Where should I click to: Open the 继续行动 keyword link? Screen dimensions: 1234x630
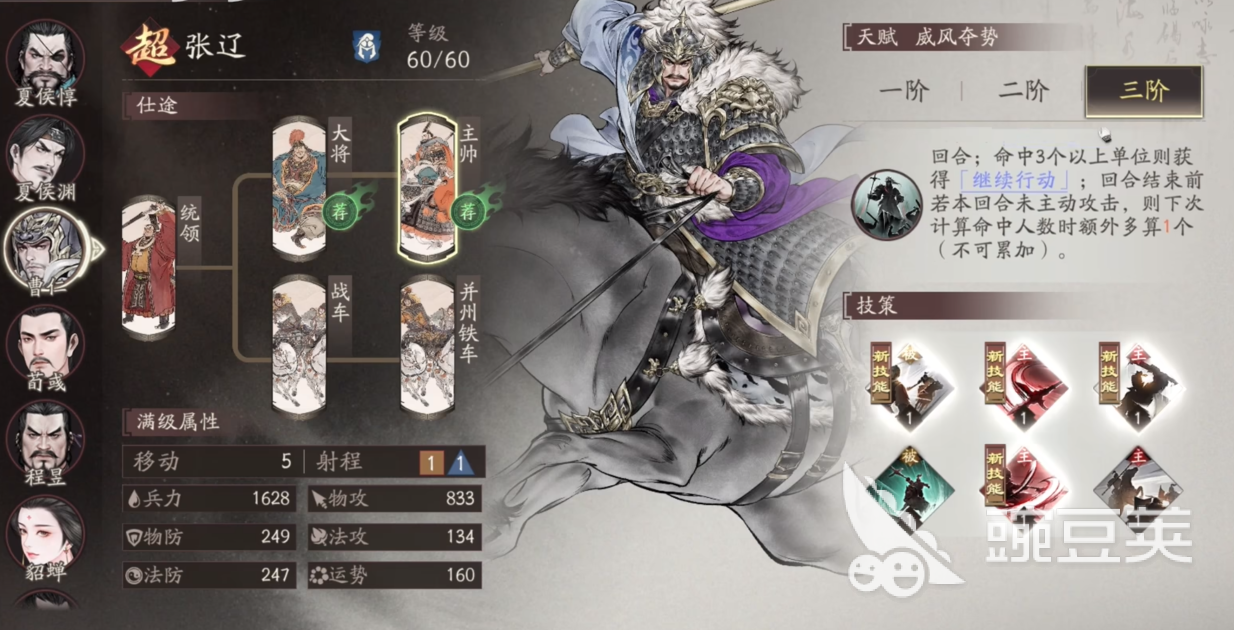tap(1015, 182)
